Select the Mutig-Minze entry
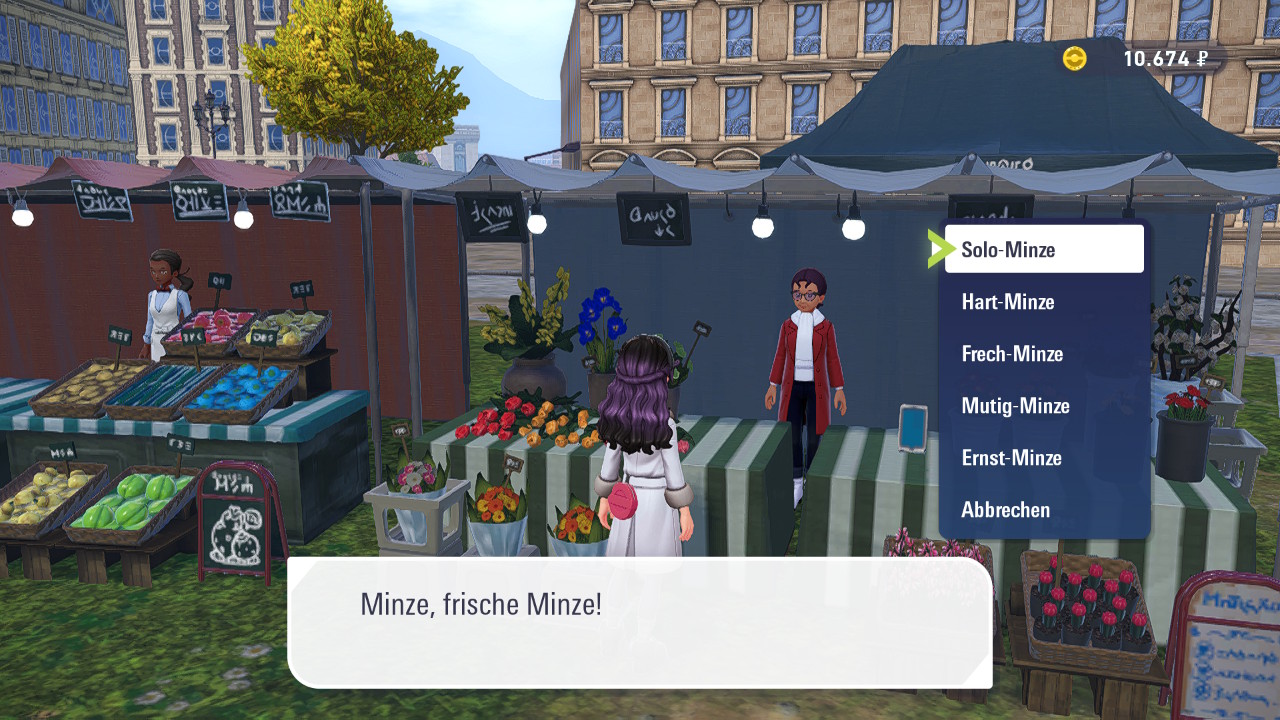The width and height of the screenshot is (1280, 720). click(x=1043, y=406)
